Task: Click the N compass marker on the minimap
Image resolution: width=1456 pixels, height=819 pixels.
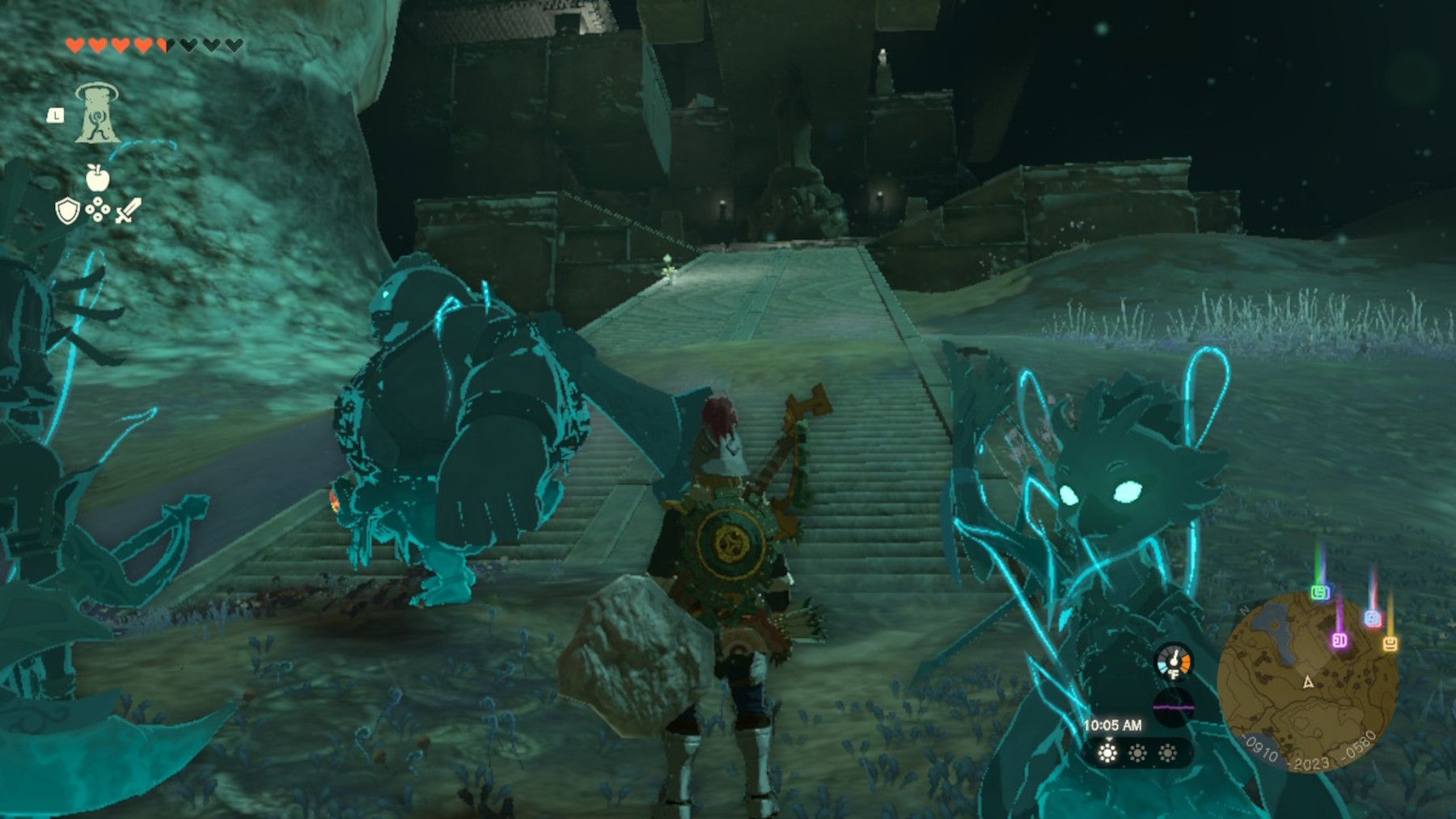Action: [1244, 610]
